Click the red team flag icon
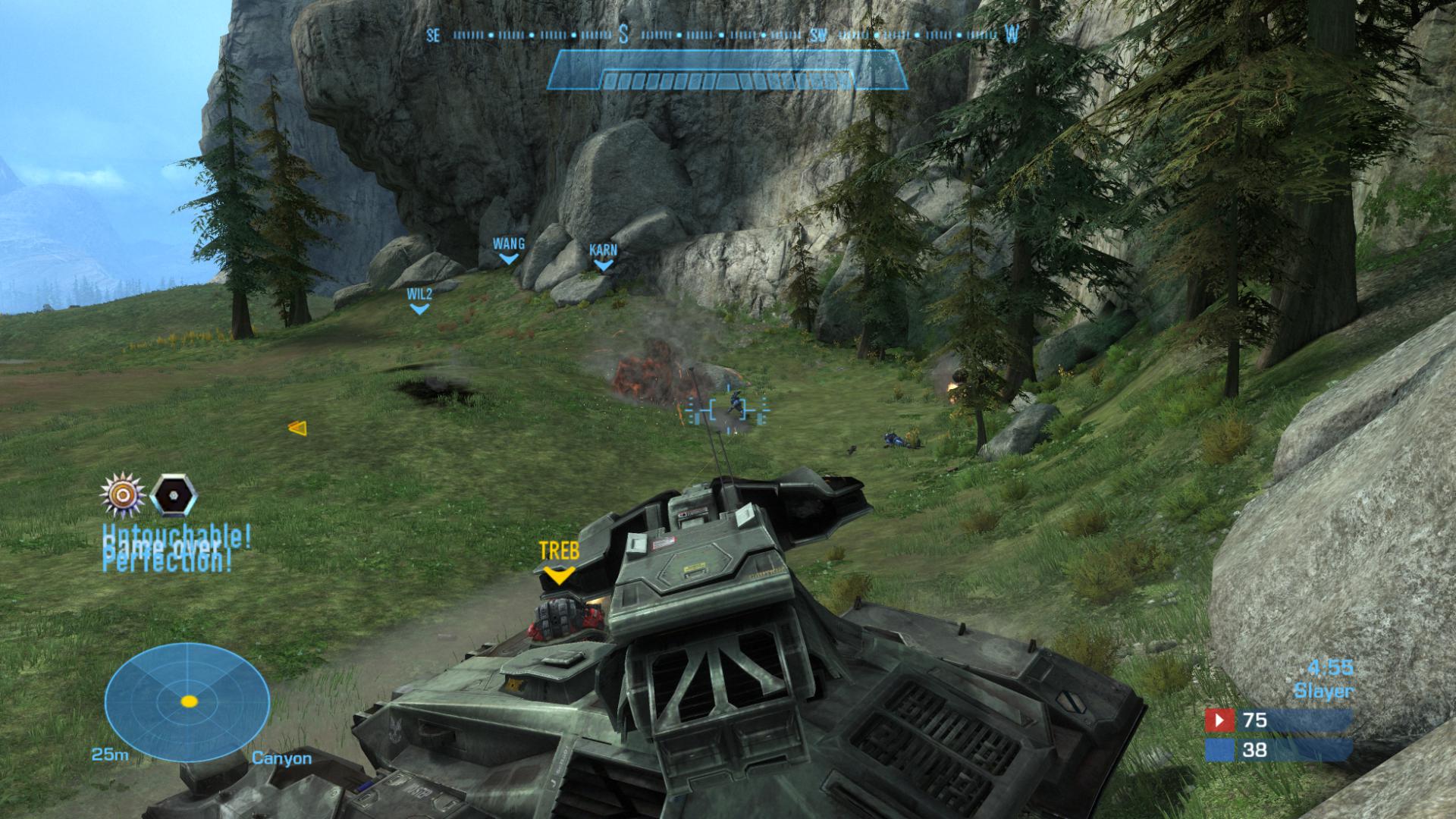Image resolution: width=1456 pixels, height=819 pixels. click(1219, 720)
